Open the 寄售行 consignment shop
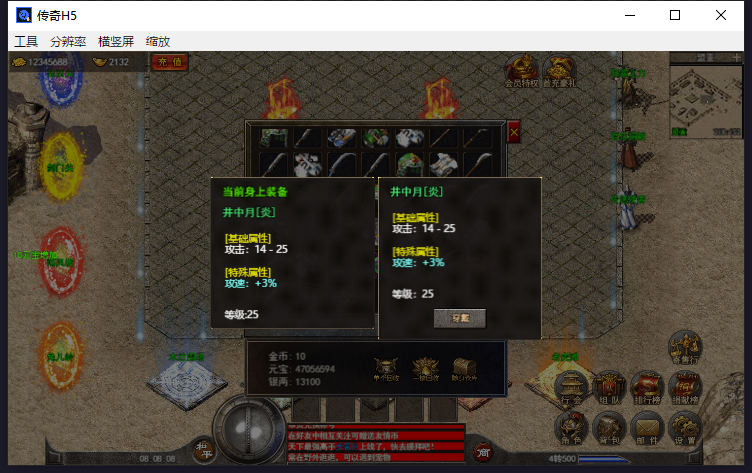Screen dimensions: 752x473 click(685, 349)
